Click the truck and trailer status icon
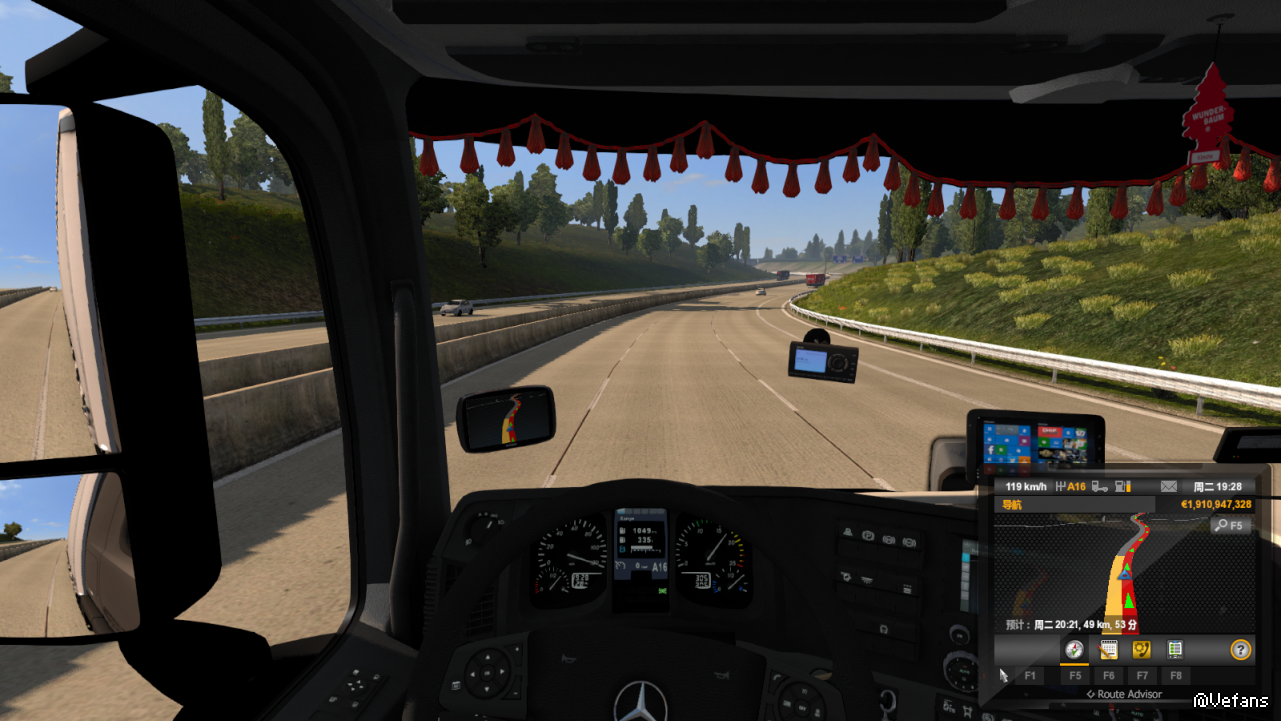The height and width of the screenshot is (721, 1281). coord(1100,487)
